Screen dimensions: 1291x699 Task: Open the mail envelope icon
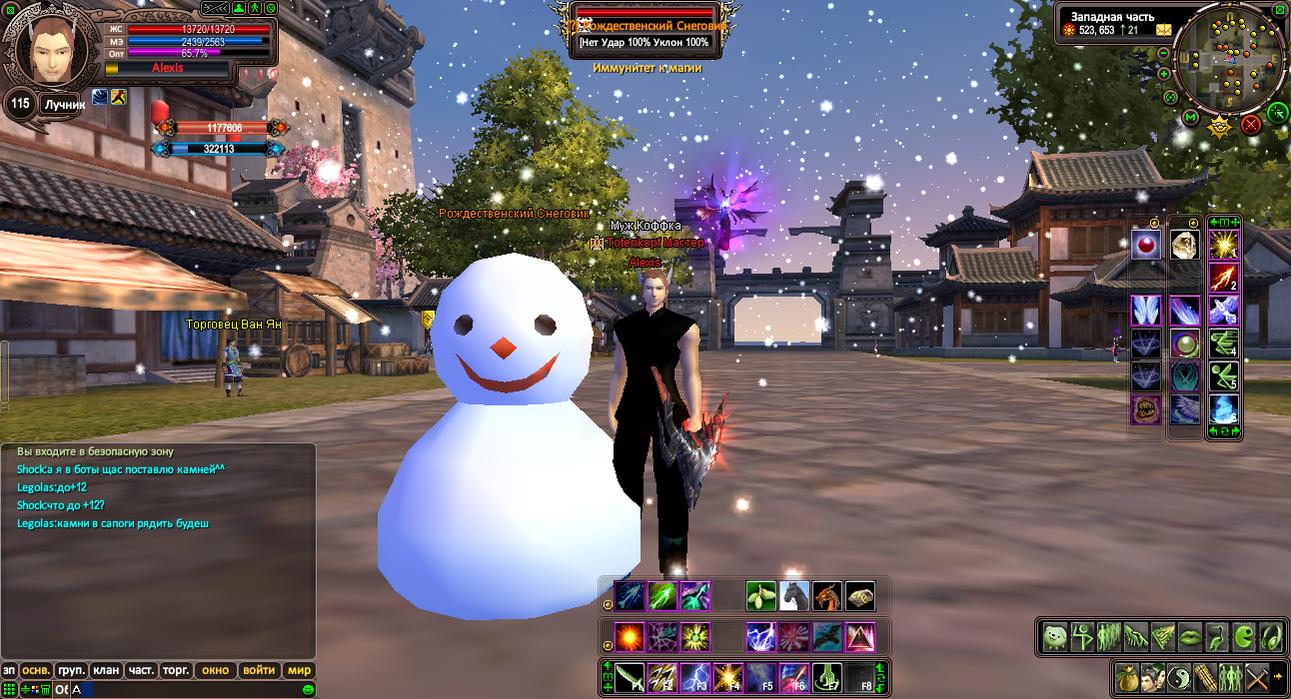coord(1164,30)
